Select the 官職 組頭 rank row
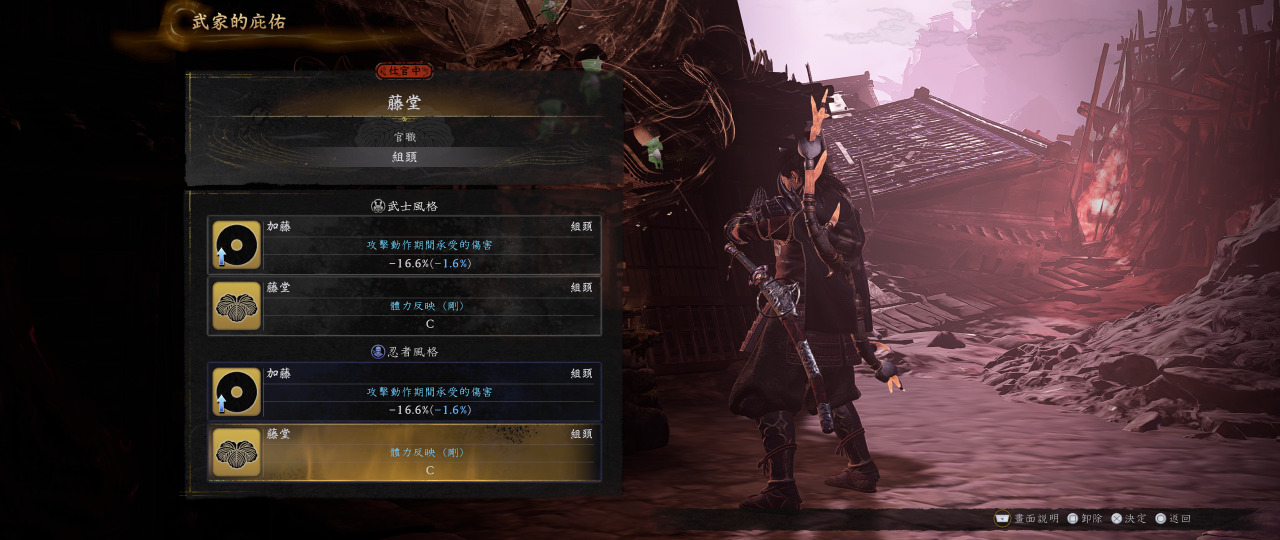This screenshot has width=1280, height=540. (x=405, y=156)
